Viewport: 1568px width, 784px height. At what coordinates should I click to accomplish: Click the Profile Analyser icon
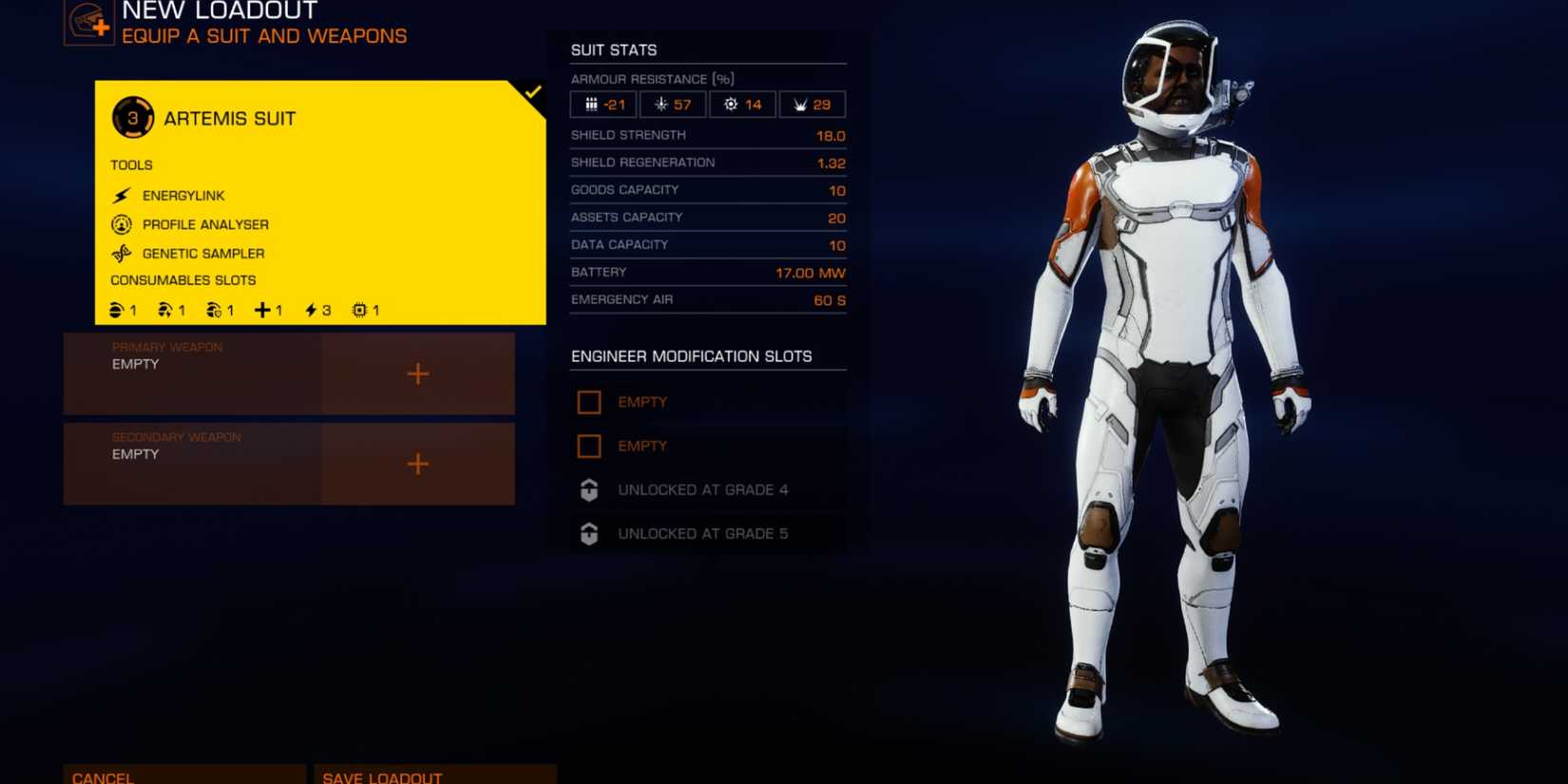coord(121,224)
